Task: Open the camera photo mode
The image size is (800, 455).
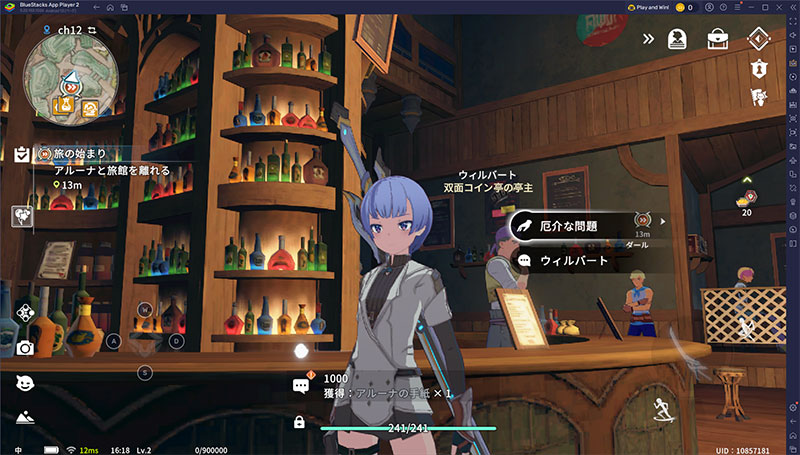Action: 25,347
